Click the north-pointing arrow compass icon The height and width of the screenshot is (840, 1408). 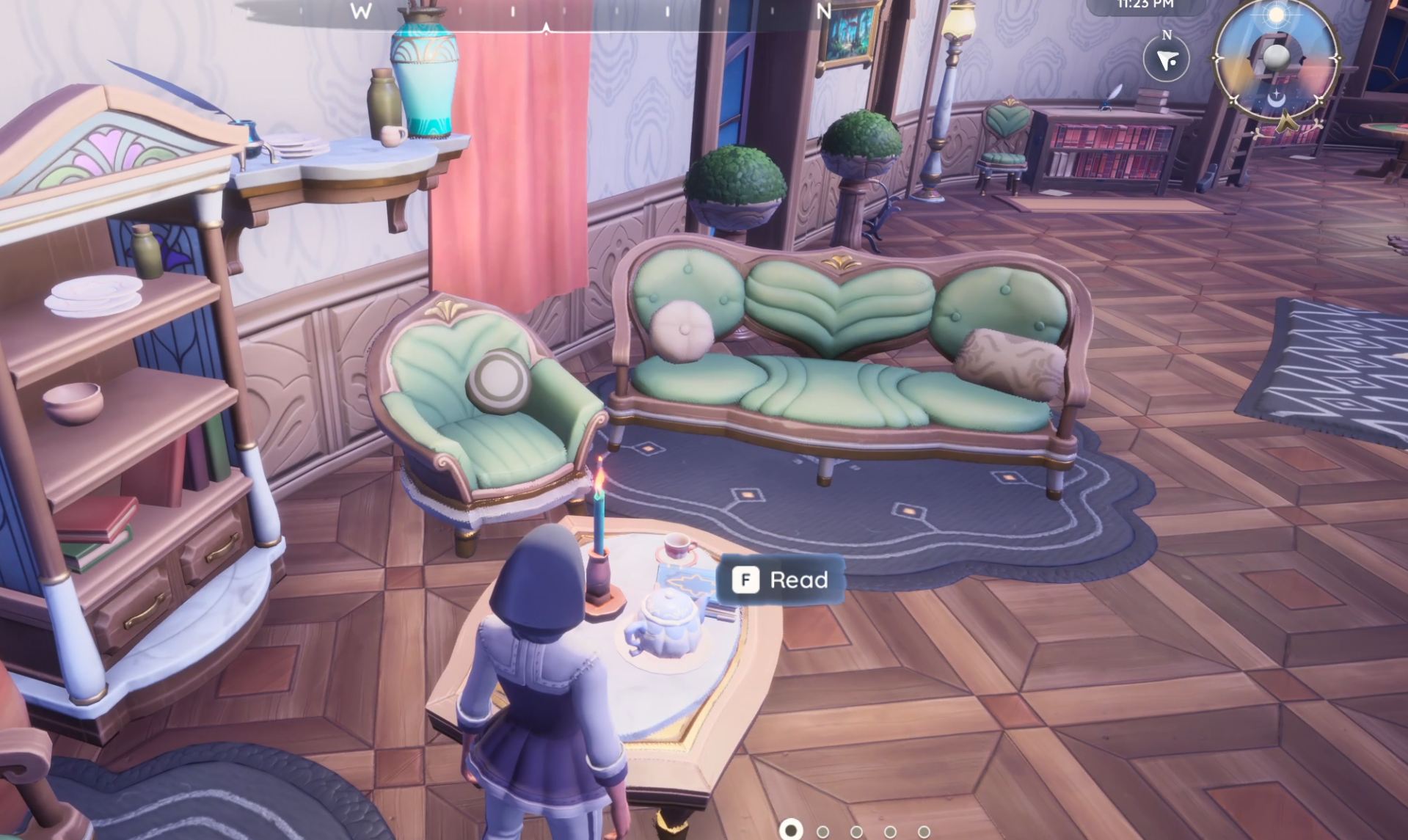point(1167,59)
